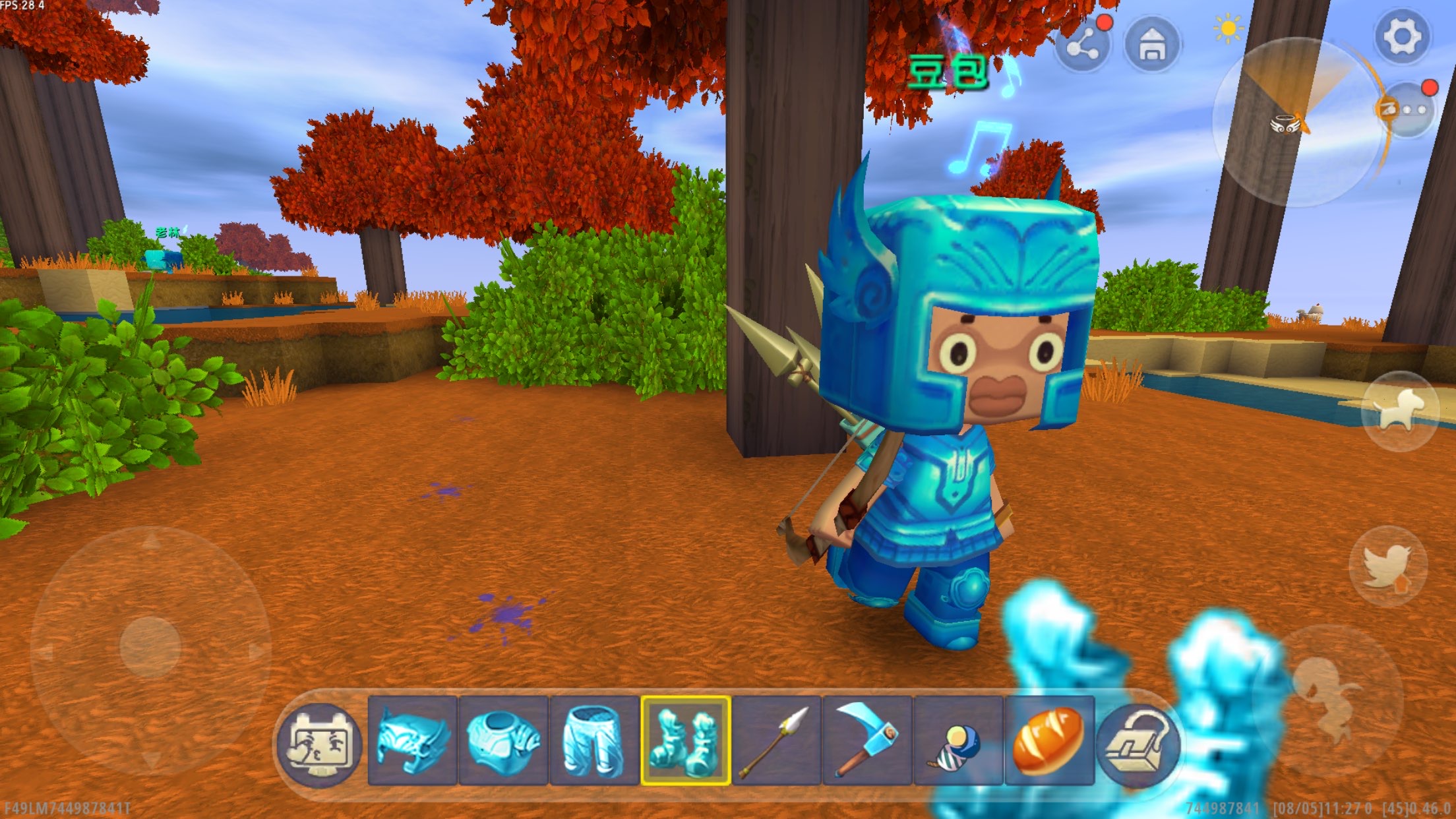Tap the horse mount button
Viewport: 1456px width, 819px height.
(1401, 410)
